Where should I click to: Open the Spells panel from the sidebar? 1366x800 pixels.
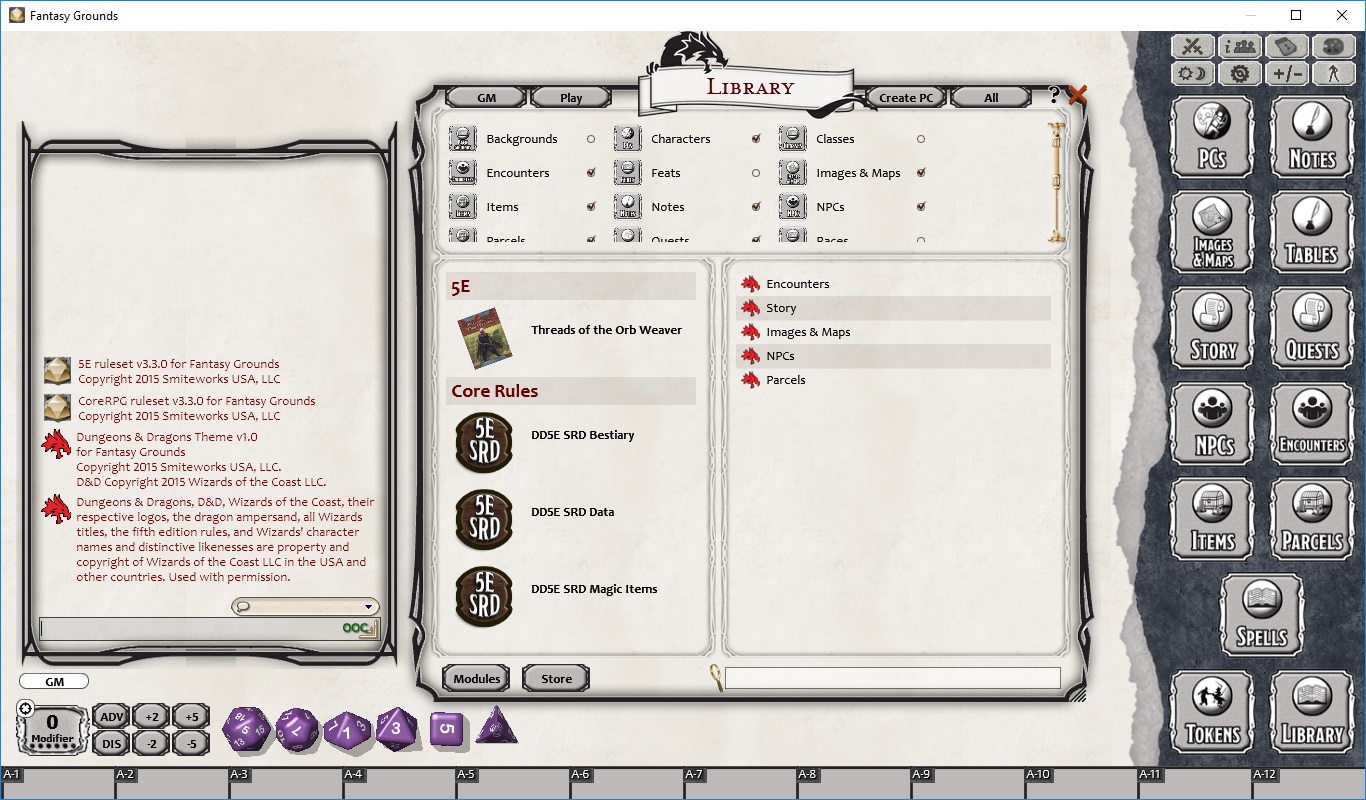(1261, 614)
